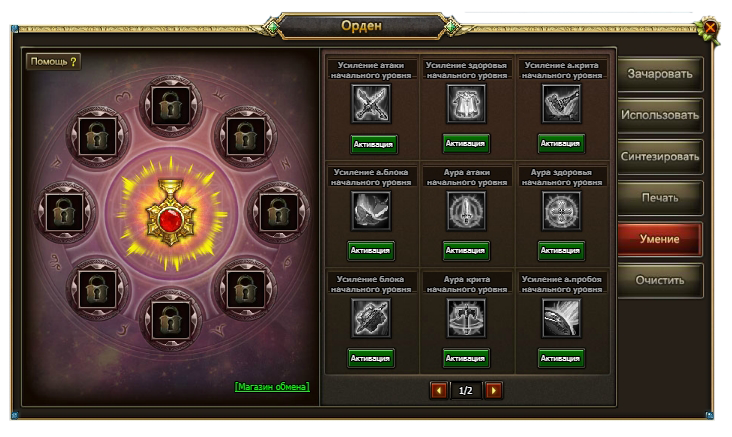Select the Усиление а.блока wing icon
The image size is (732, 437).
tap(371, 211)
